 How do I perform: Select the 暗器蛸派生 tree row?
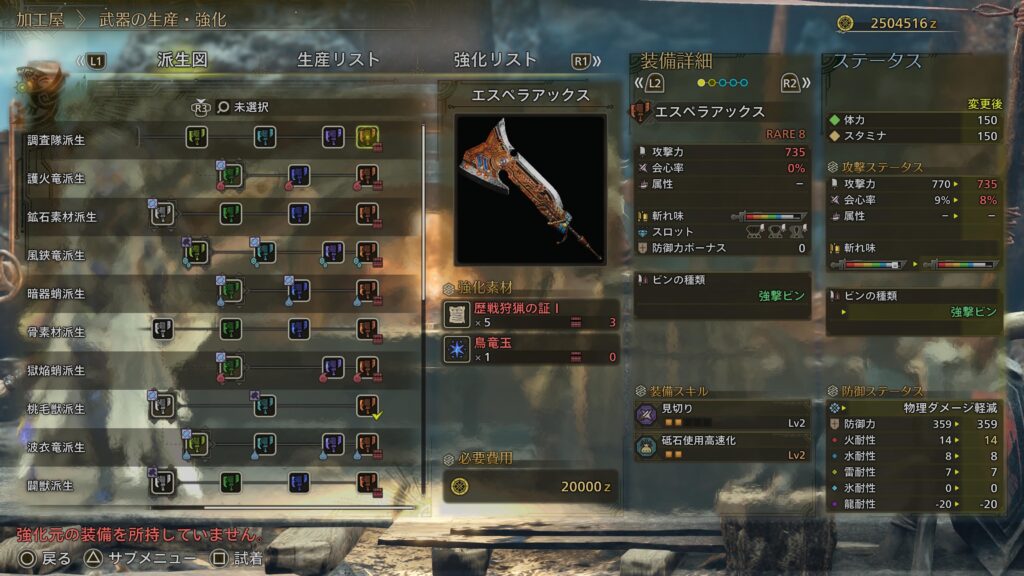click(56, 294)
